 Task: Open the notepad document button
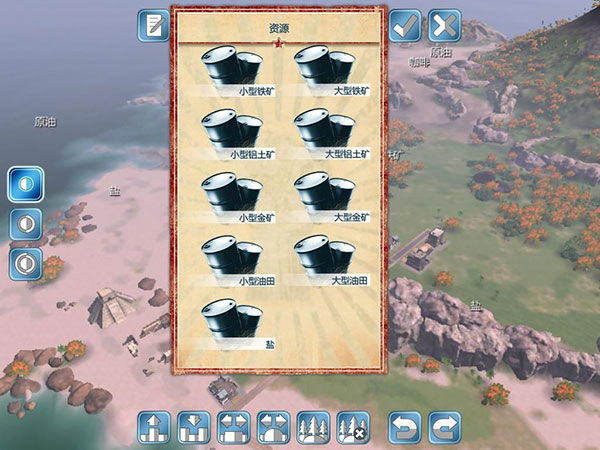pos(154,25)
